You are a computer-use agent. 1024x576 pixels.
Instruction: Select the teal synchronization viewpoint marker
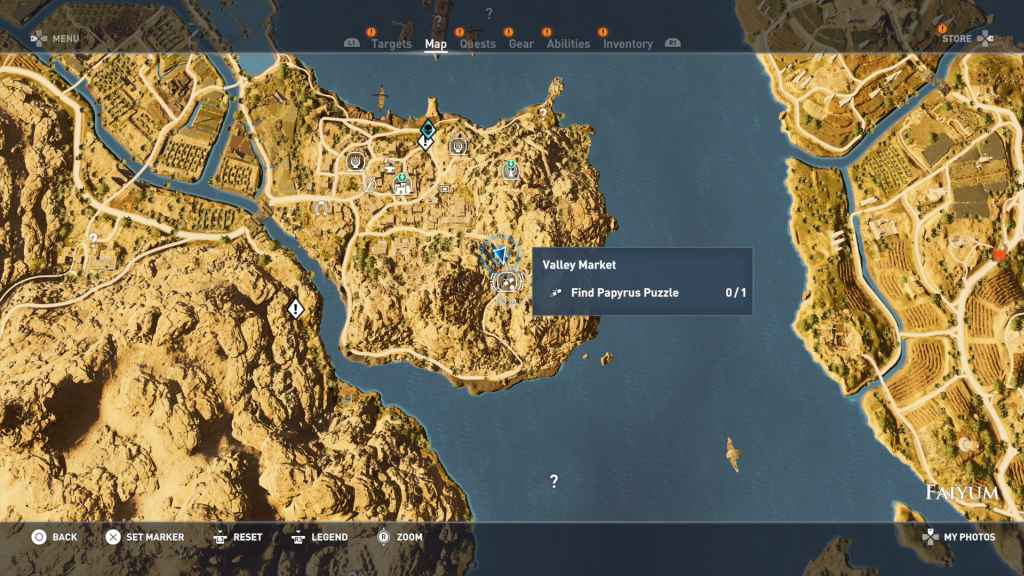tap(427, 128)
